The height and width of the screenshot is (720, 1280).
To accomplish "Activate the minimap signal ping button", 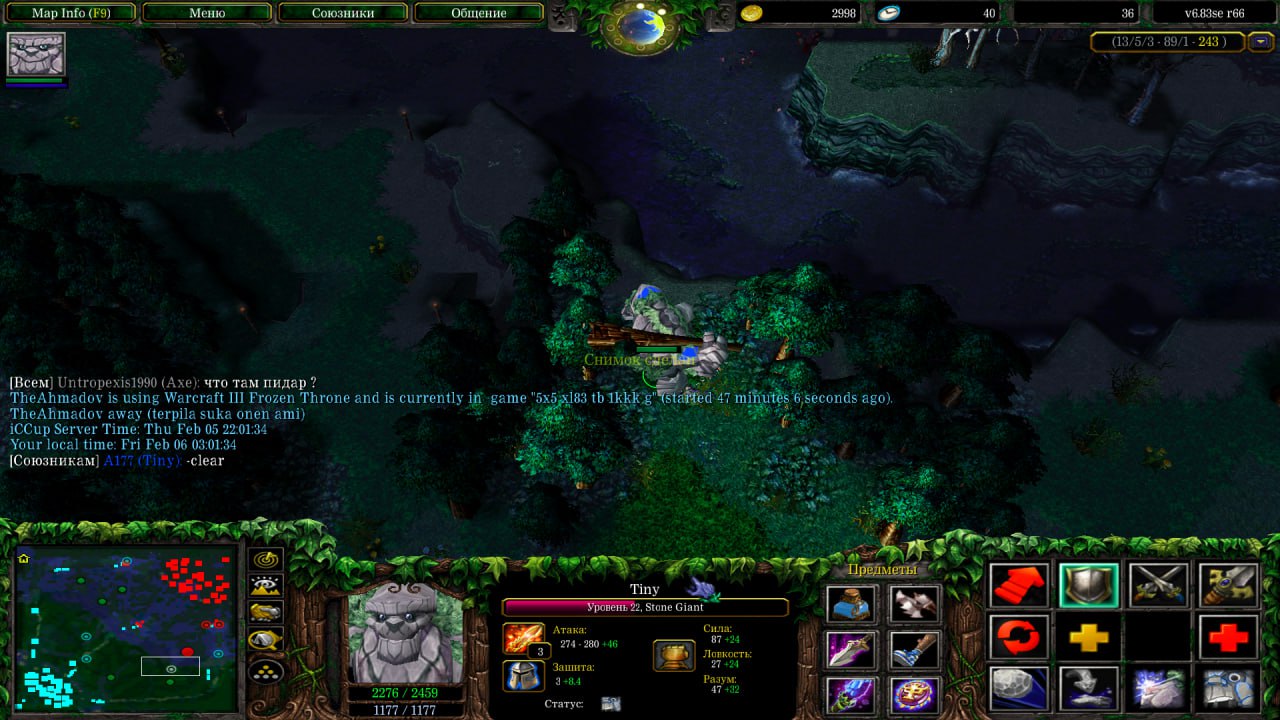I will (x=267, y=560).
